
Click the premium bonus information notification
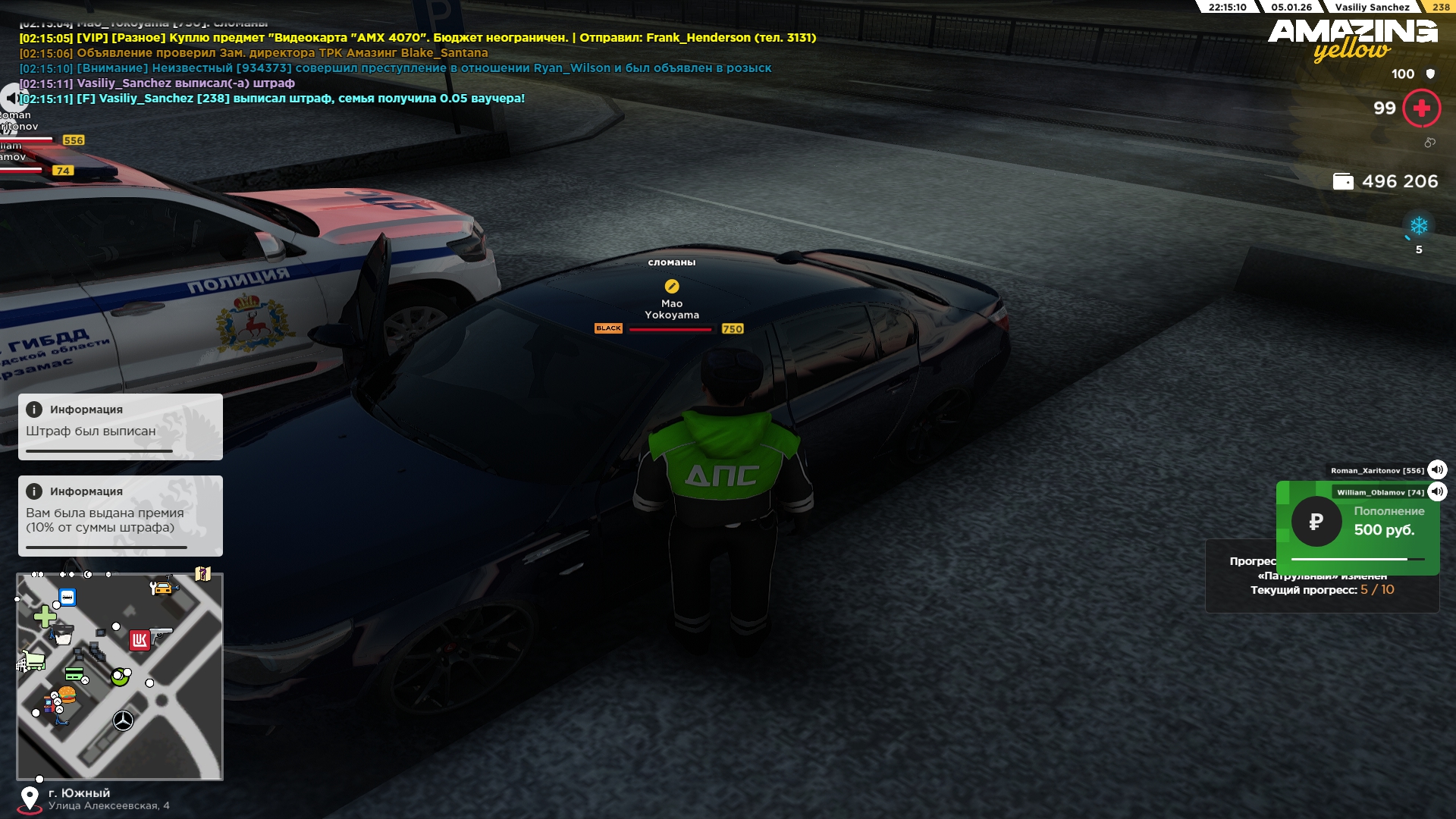pos(121,516)
